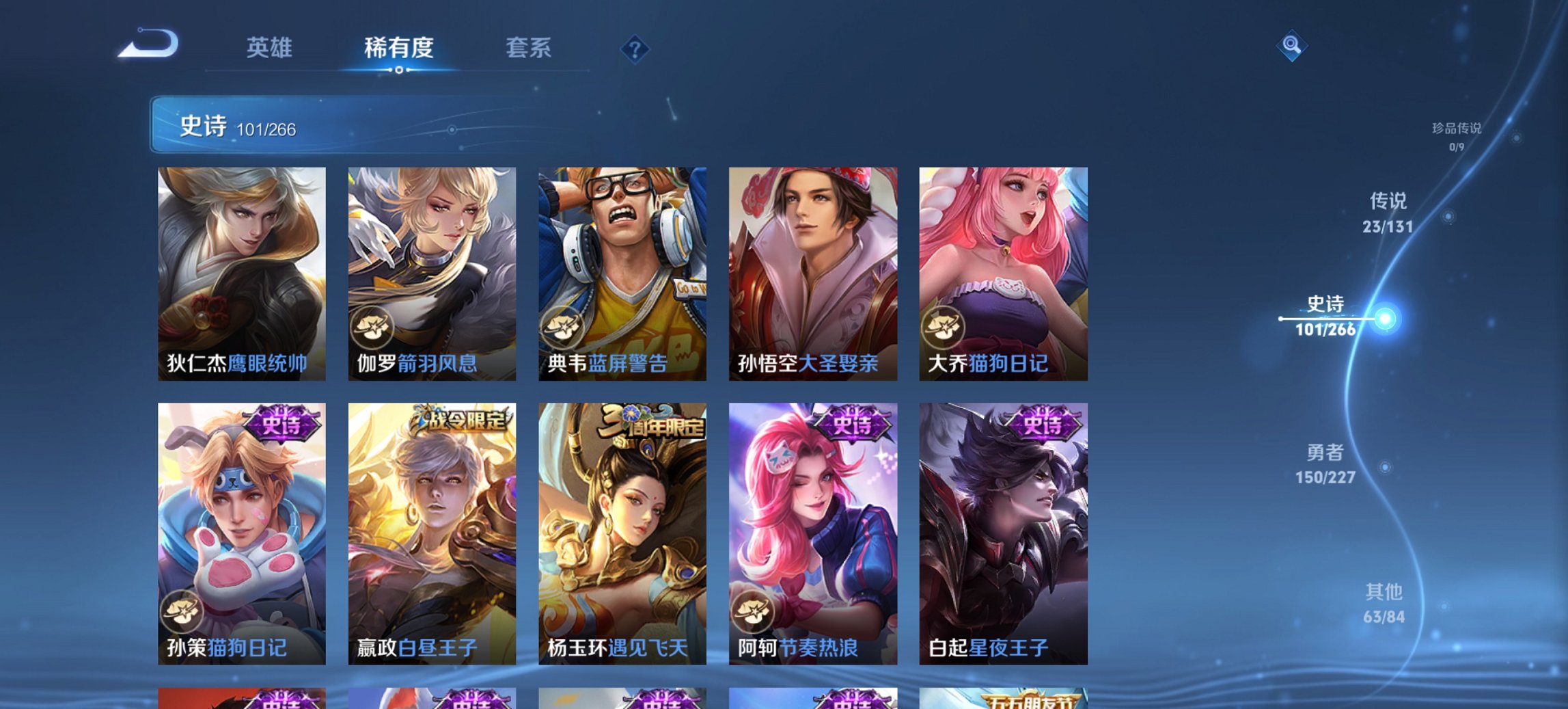Select 珍品传说 category on the right
The width and height of the screenshot is (1568, 709).
1455,135
